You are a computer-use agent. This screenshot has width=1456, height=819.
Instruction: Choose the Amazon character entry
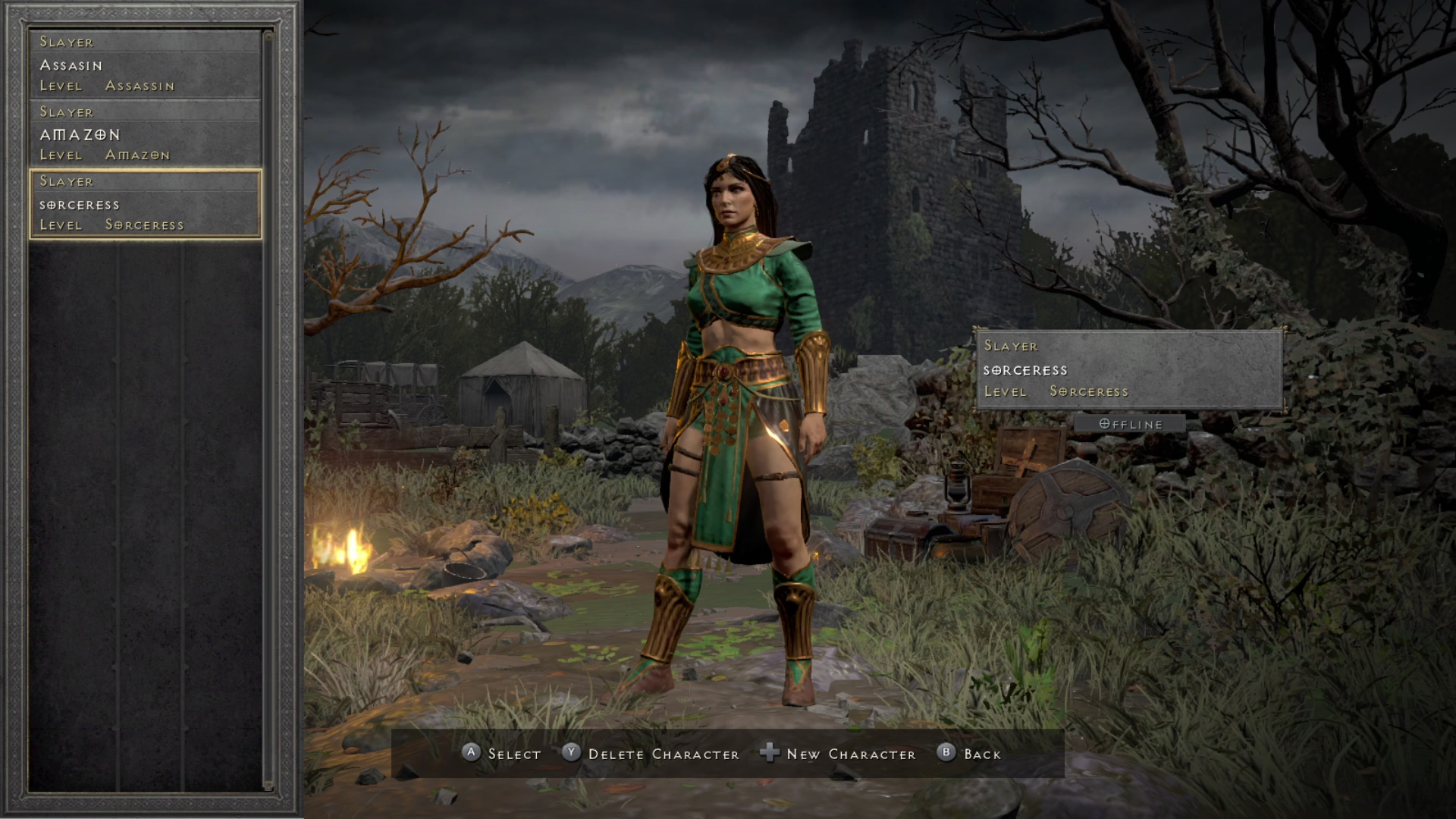(145, 134)
